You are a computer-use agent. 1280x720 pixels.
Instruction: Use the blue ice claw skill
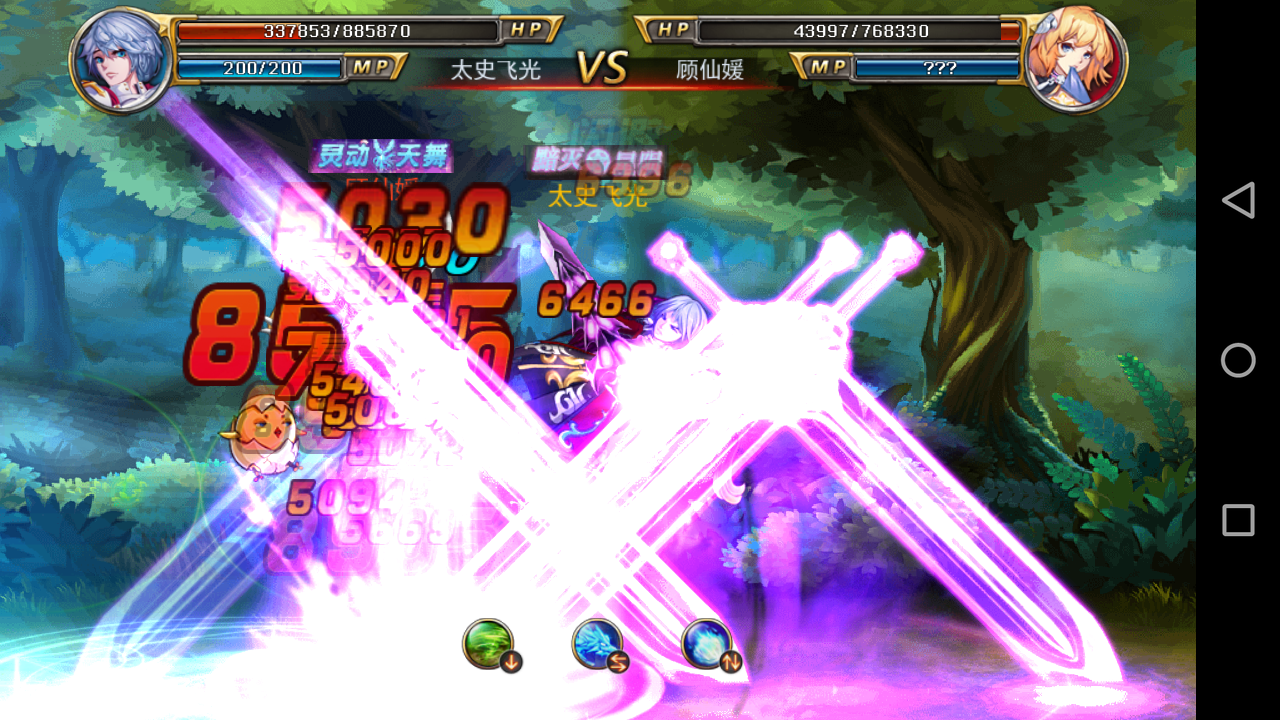[x=597, y=643]
